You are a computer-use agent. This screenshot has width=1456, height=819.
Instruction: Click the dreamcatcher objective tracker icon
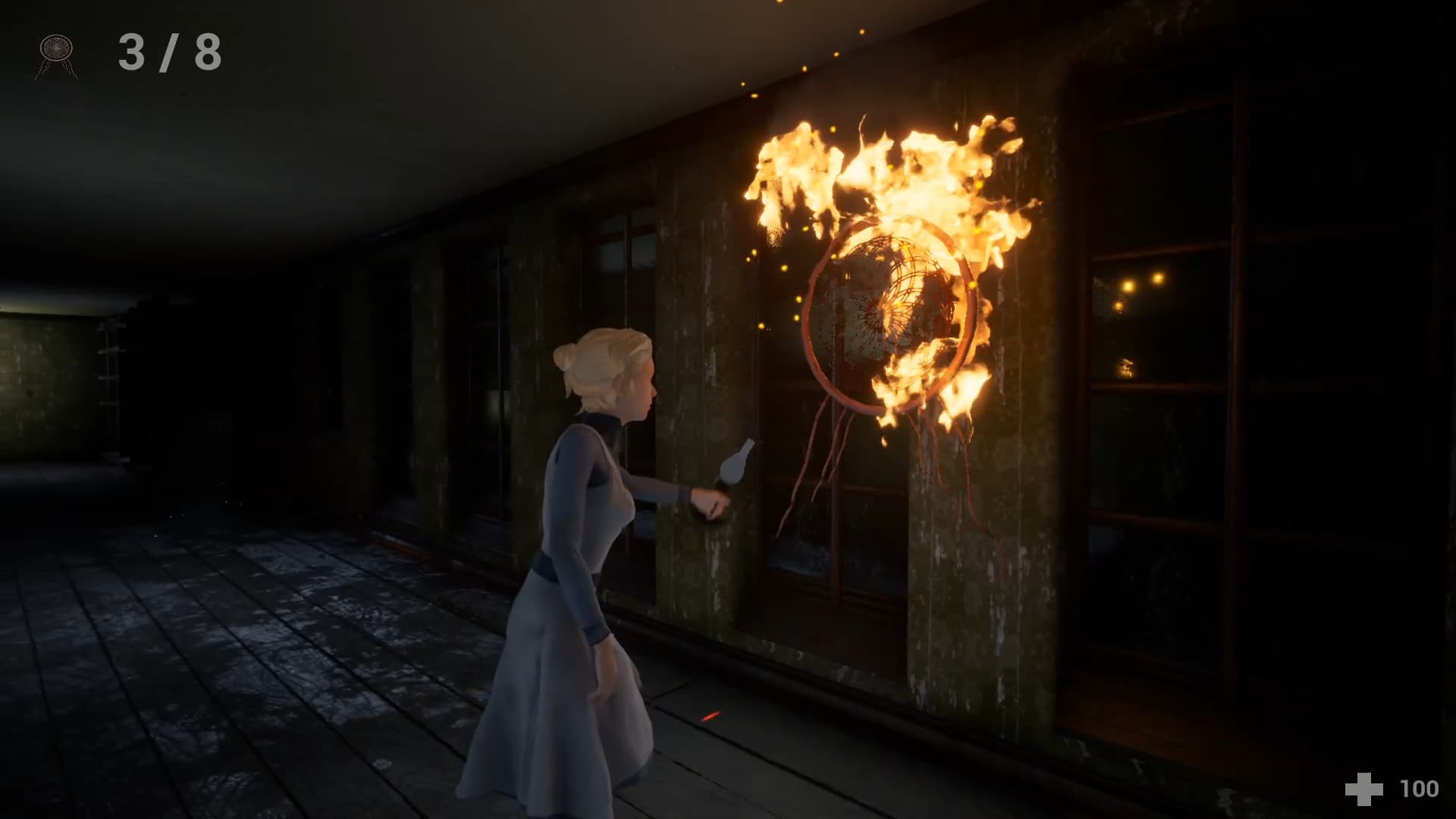(57, 55)
